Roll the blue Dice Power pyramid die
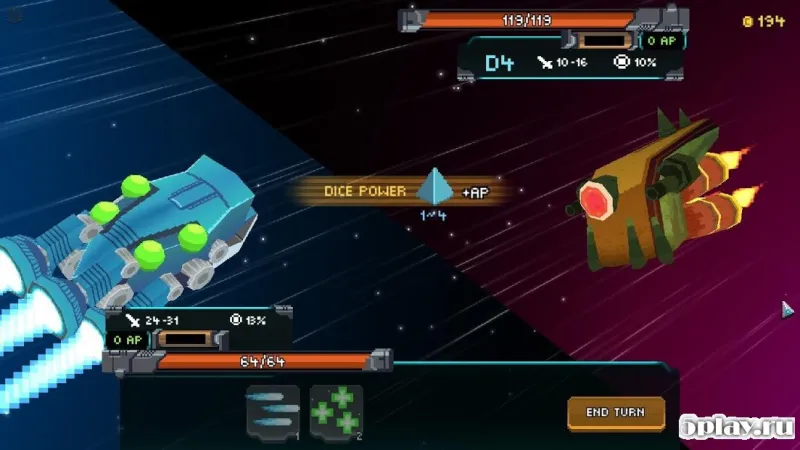The image size is (800, 450). 435,187
